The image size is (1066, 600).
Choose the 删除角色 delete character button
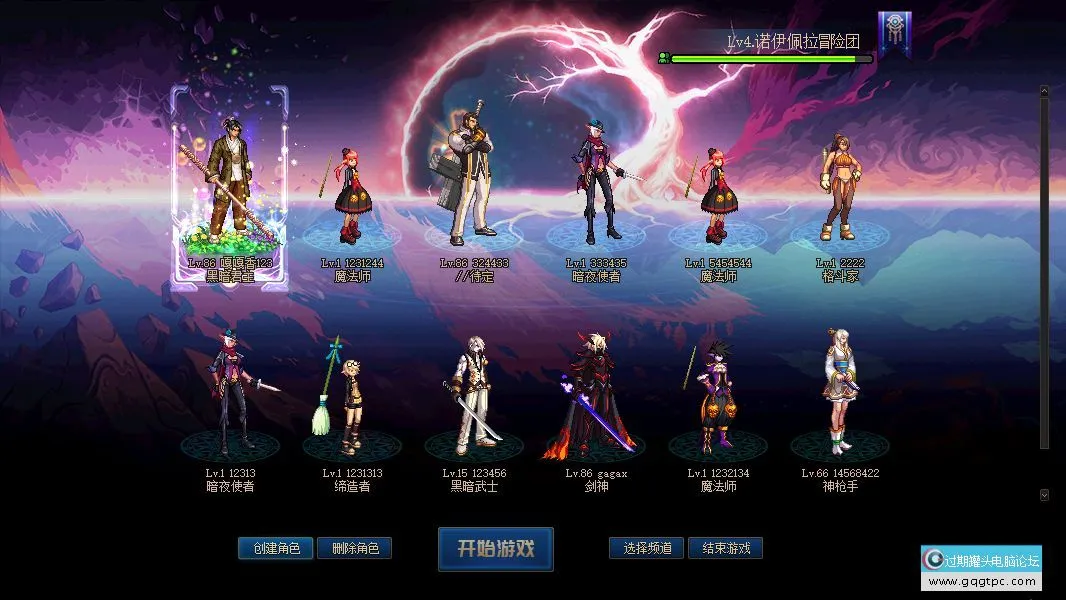354,548
